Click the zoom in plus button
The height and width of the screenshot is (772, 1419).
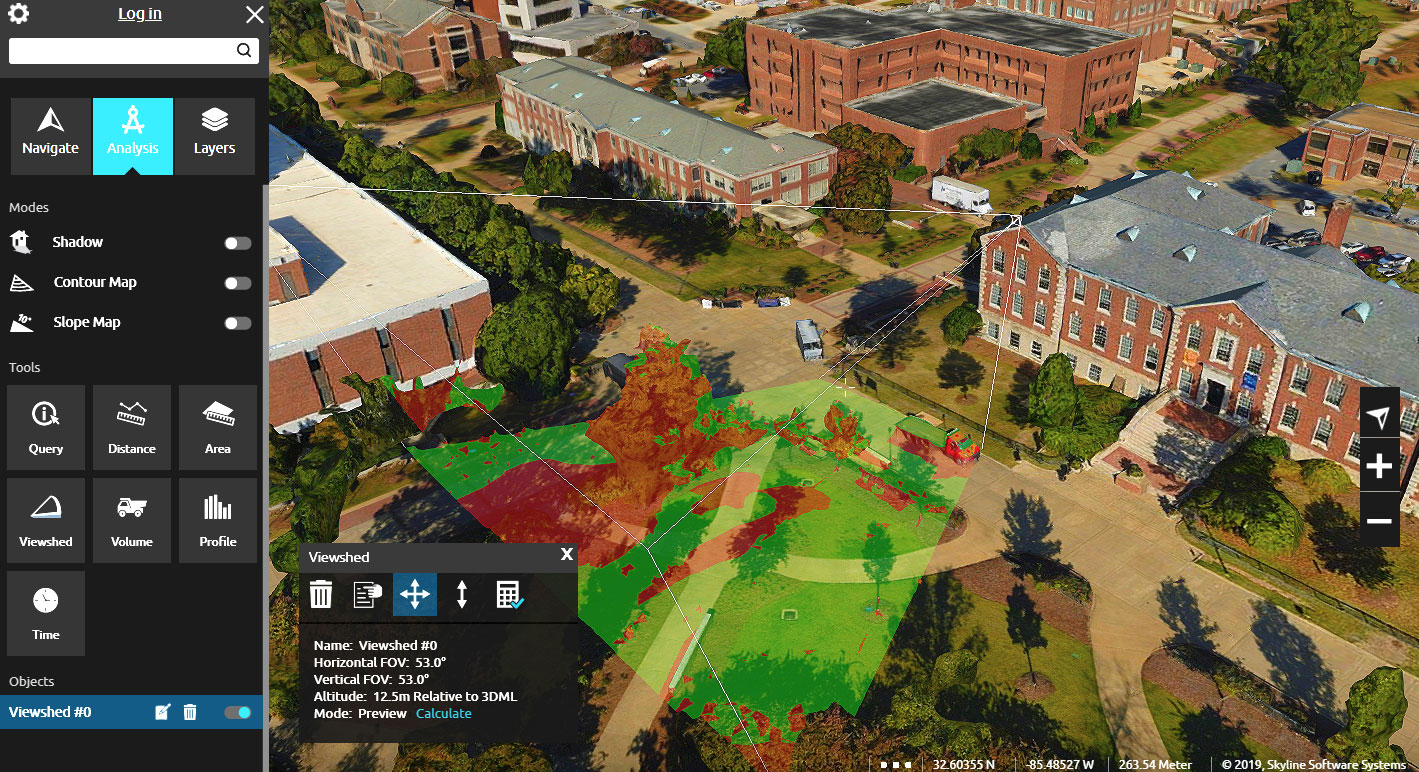tap(1378, 464)
